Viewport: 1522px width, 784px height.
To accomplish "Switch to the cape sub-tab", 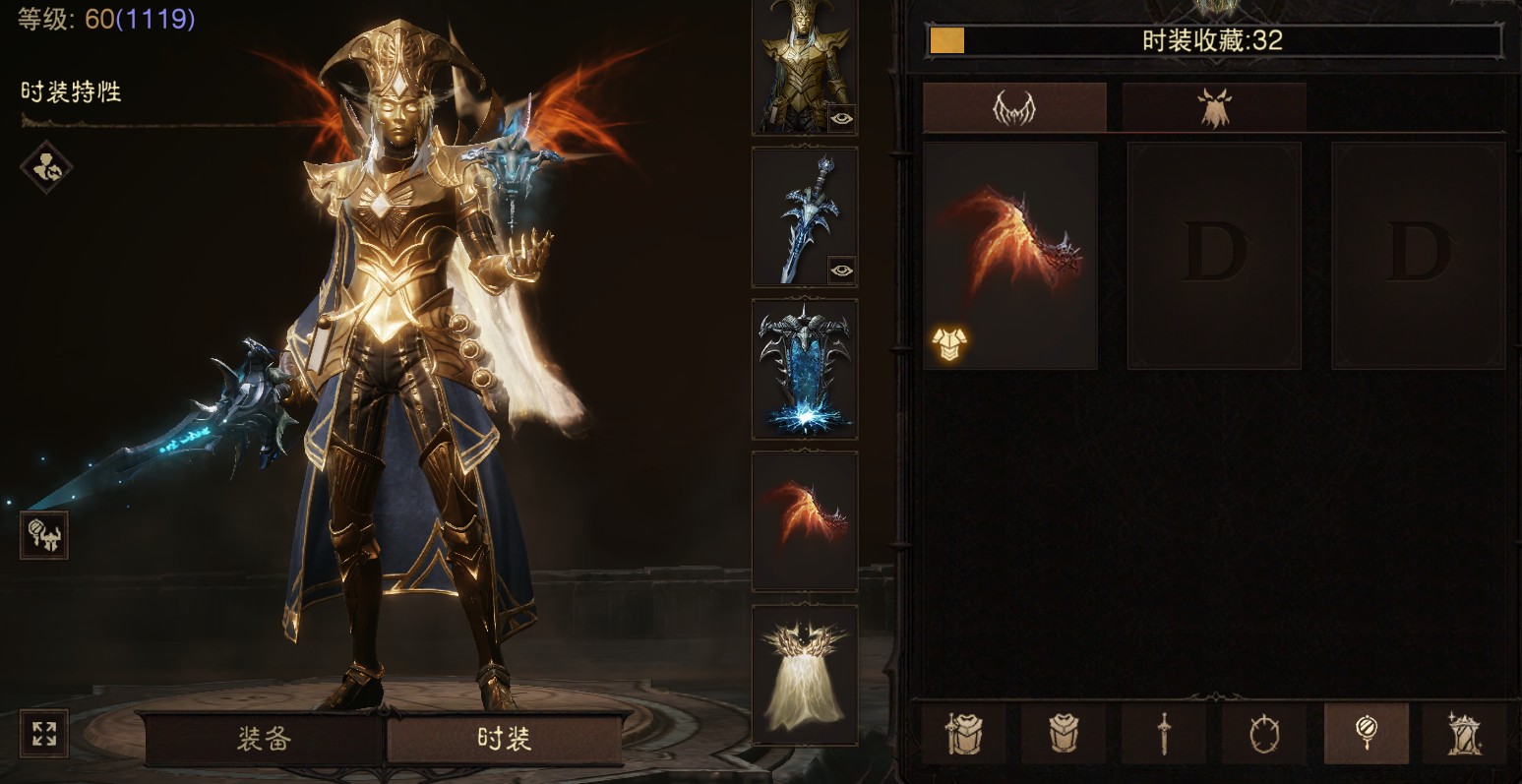I will [1214, 108].
